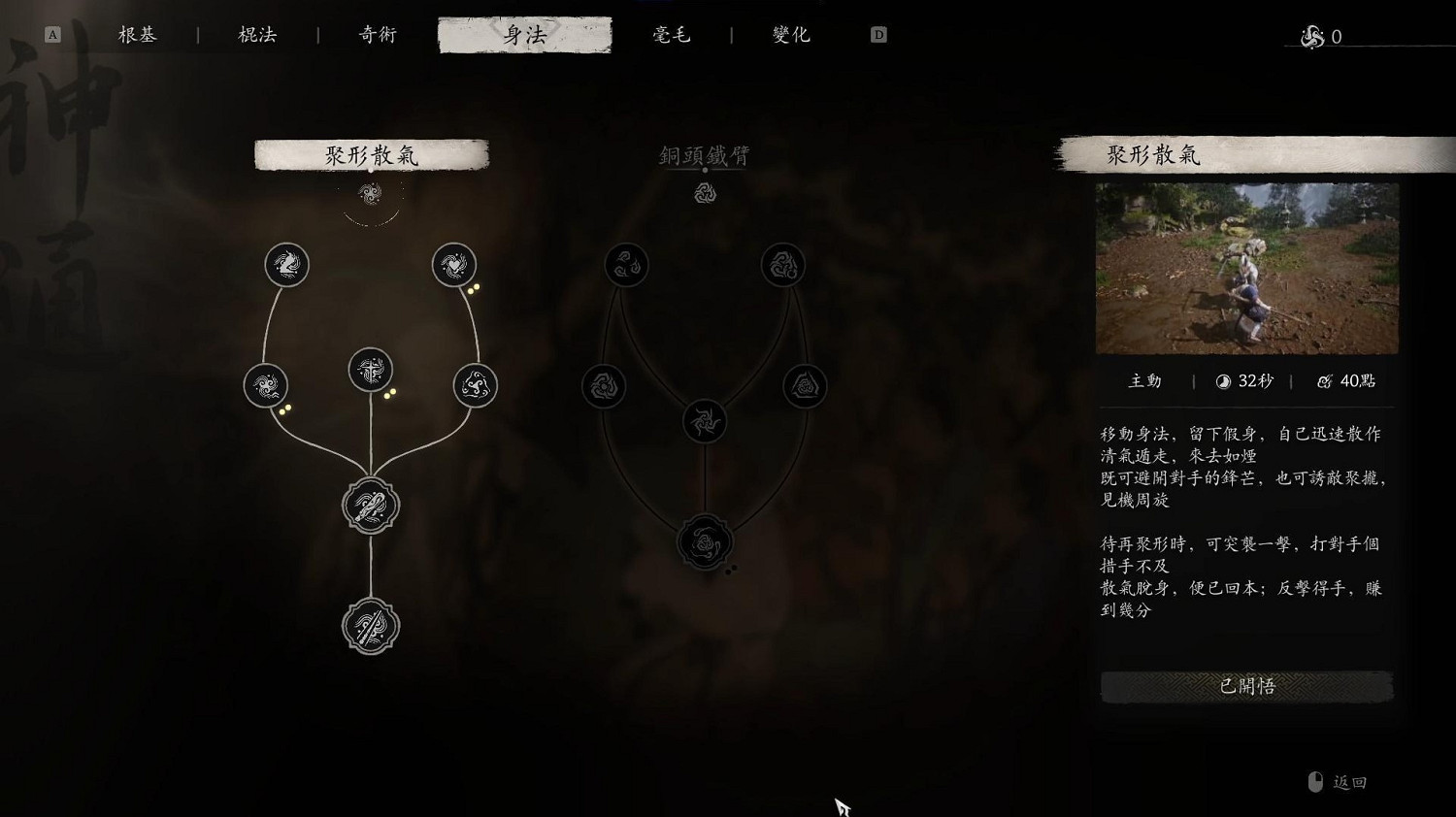Select the upper-right heart skill node in 聚形散氣 tree
The height and width of the screenshot is (817, 1456).
click(453, 264)
